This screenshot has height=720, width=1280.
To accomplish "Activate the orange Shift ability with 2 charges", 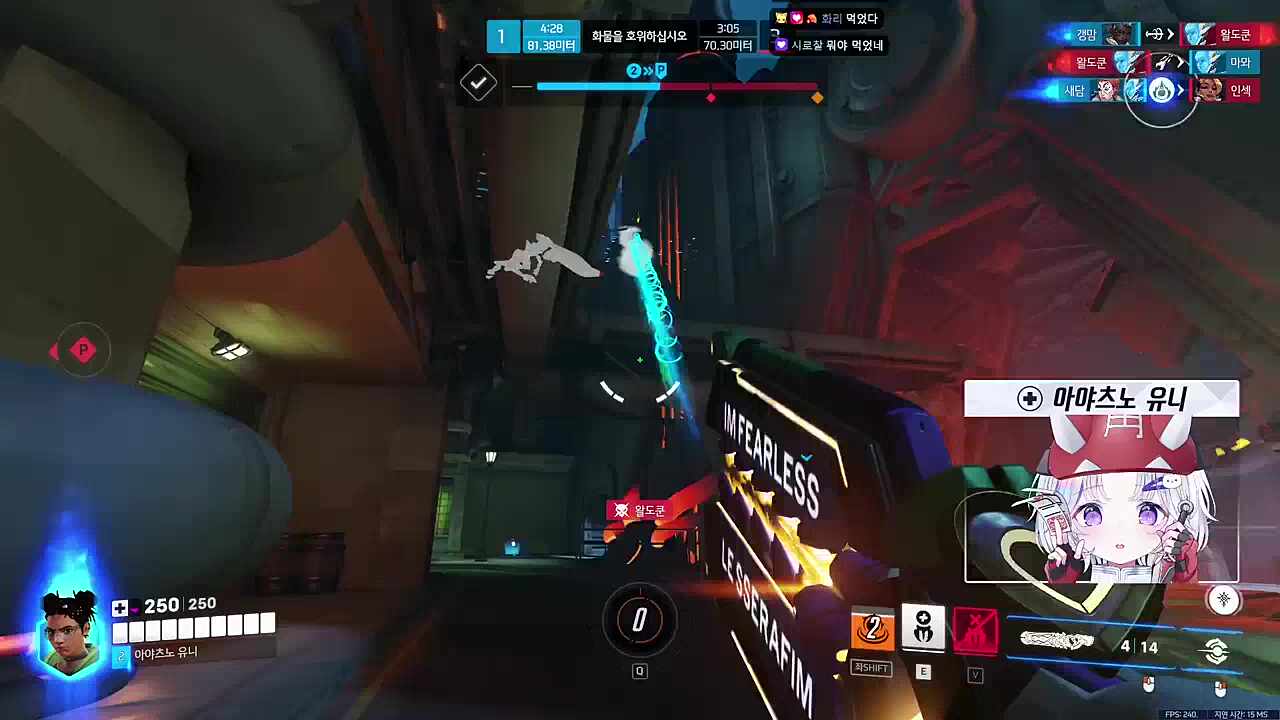I will [x=872, y=630].
